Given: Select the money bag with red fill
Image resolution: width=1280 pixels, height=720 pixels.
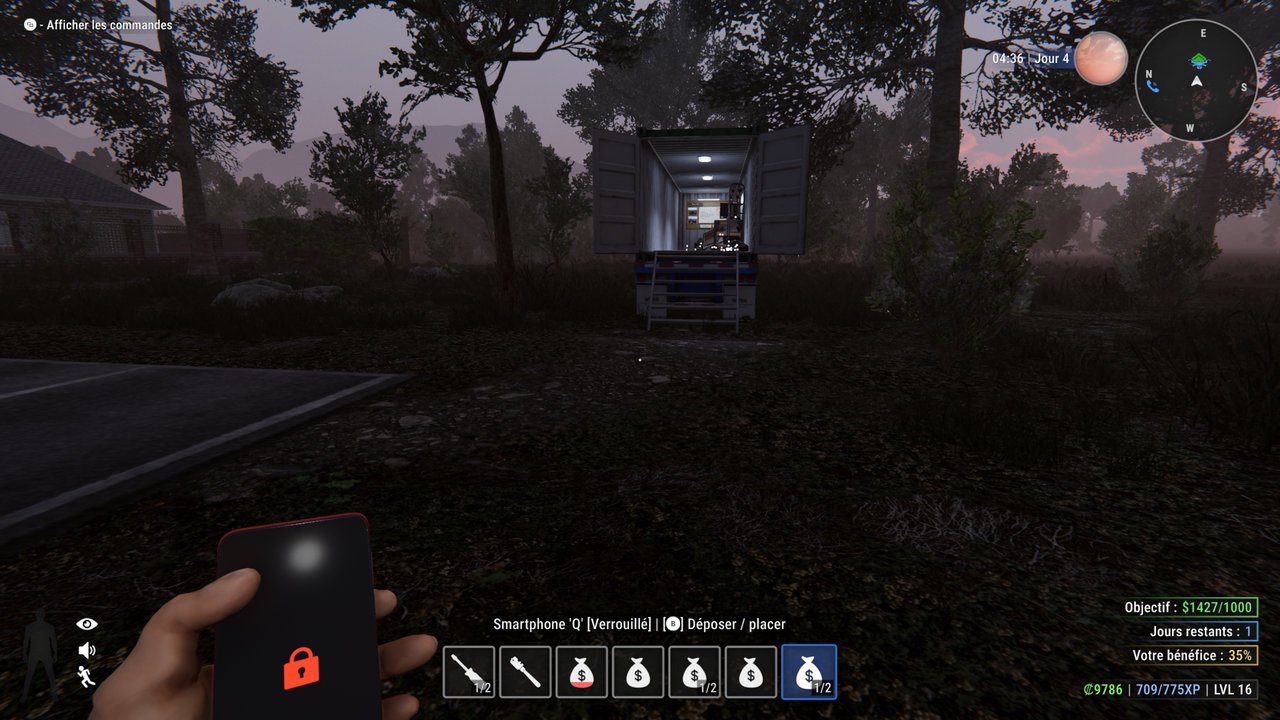Looking at the screenshot, I should [x=581, y=671].
